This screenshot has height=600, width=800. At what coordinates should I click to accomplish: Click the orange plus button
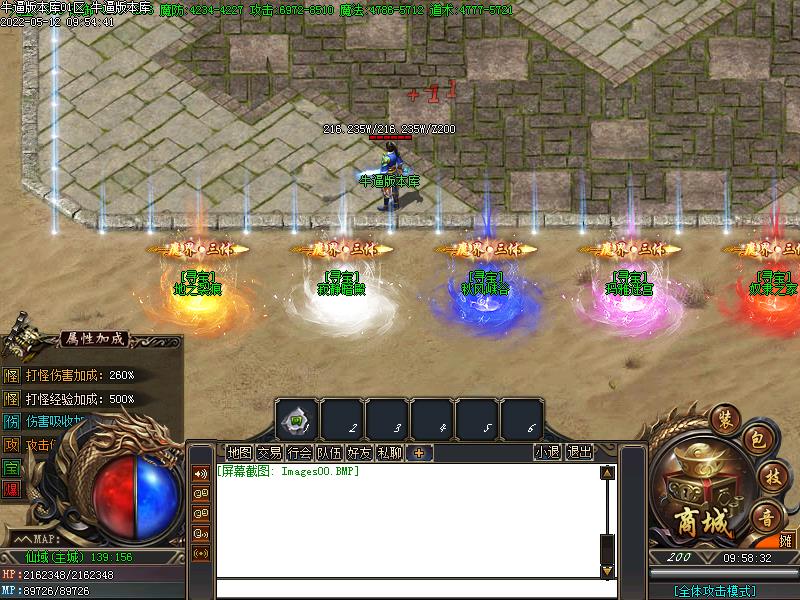[x=419, y=452]
